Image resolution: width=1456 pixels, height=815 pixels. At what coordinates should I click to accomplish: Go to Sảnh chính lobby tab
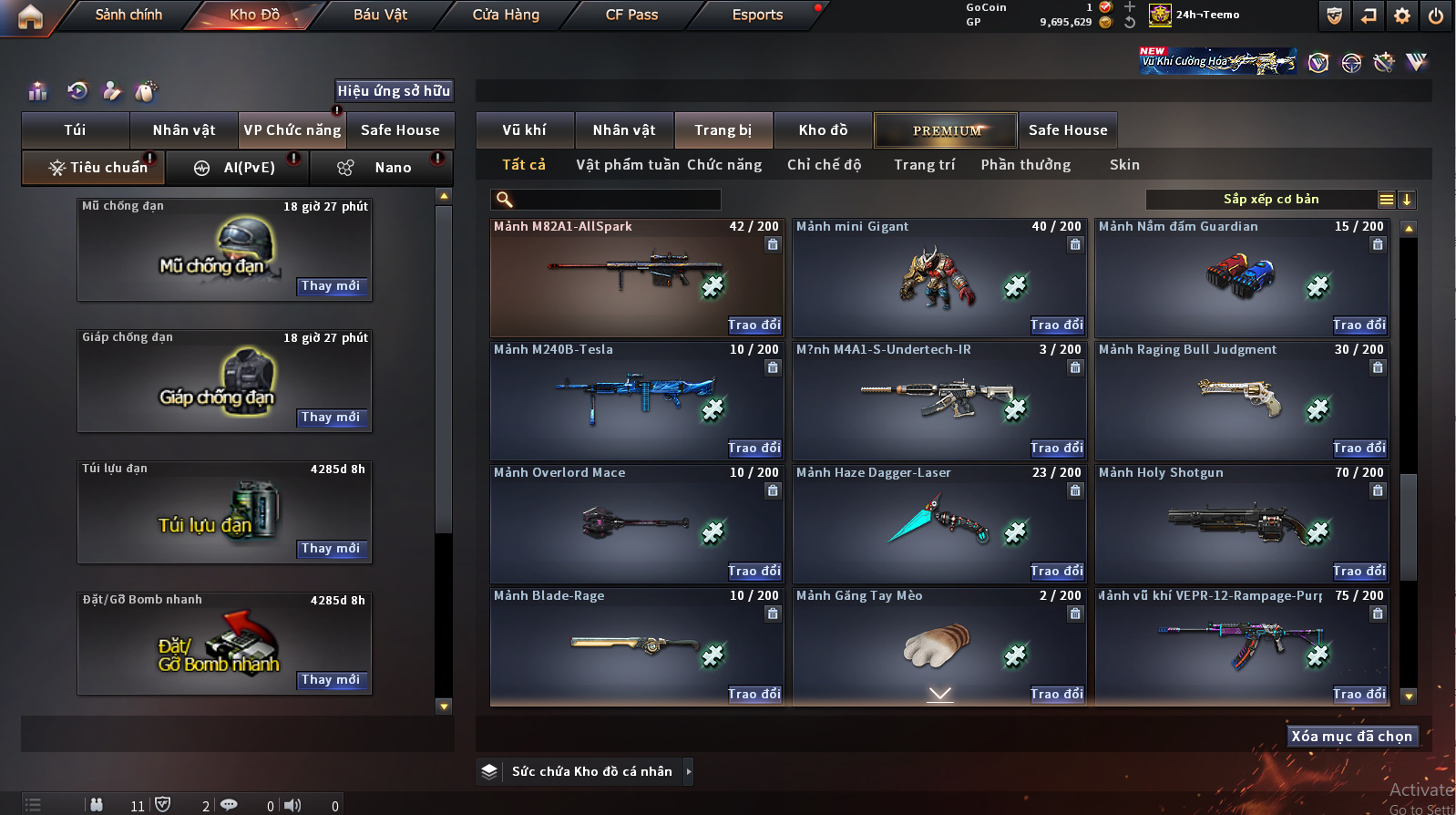[x=128, y=15]
